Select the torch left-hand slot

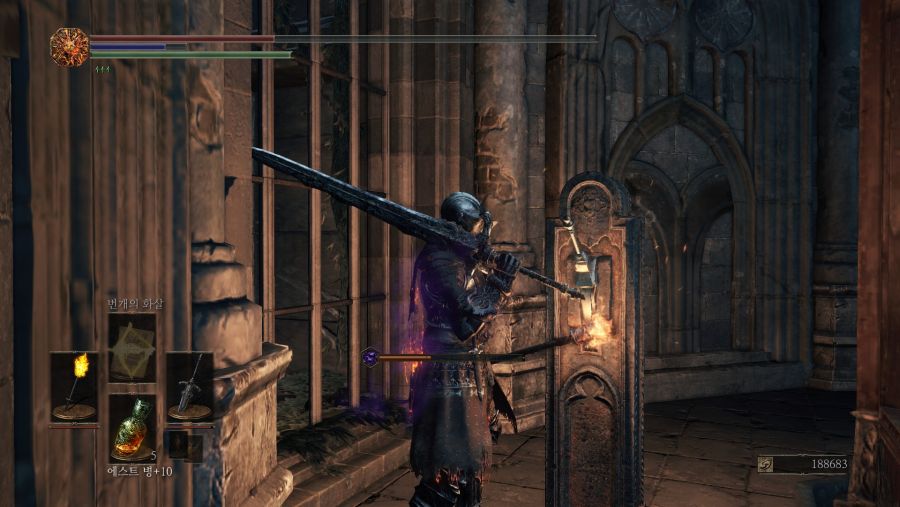[75, 385]
